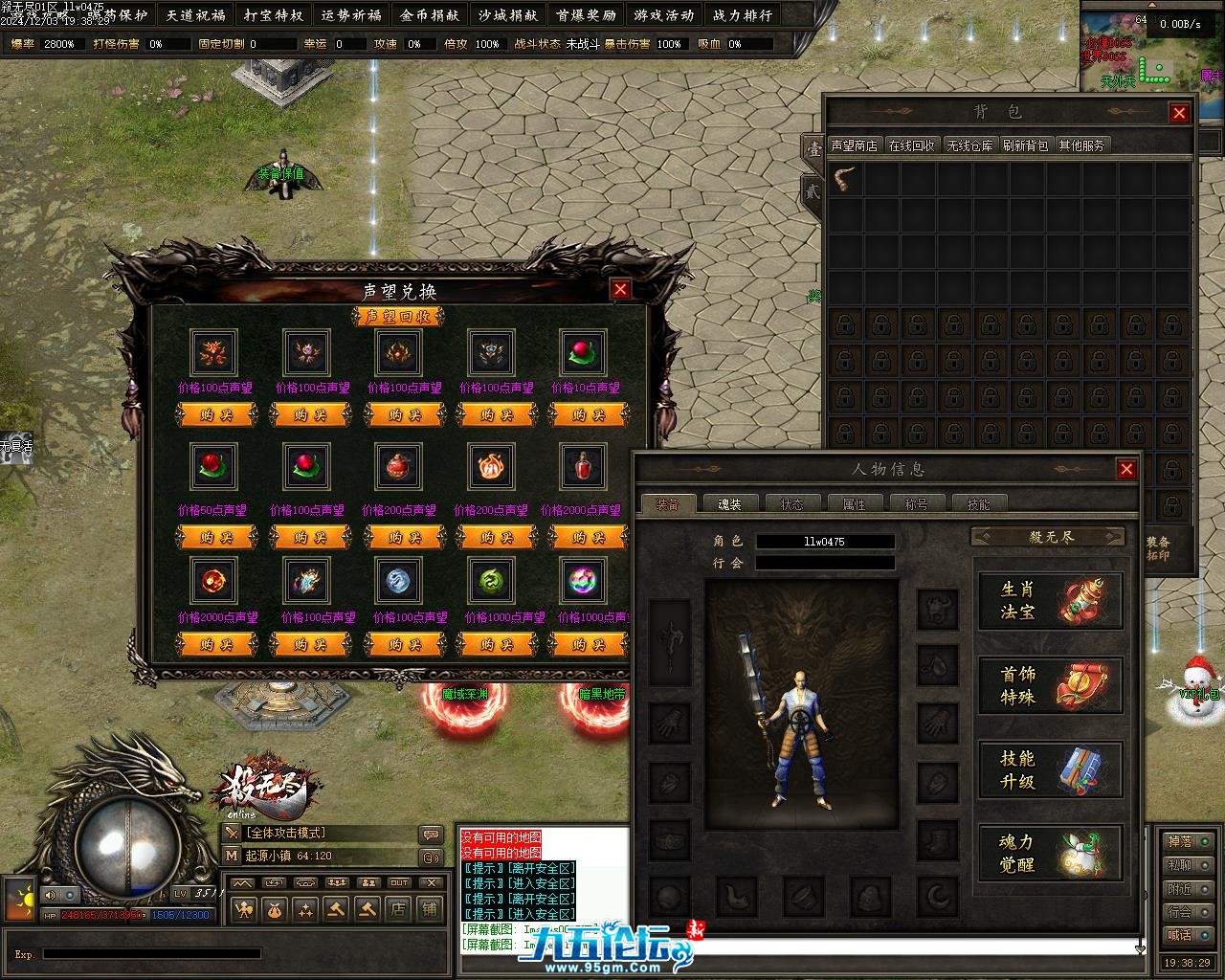Open the 生肖法宝 panel
The image size is (1225, 980).
click(x=1050, y=600)
